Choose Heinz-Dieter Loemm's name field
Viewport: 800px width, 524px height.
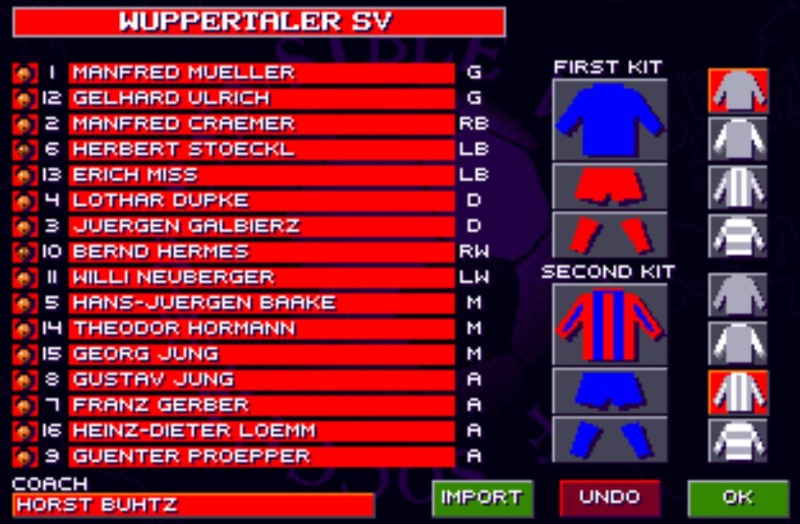(261, 430)
